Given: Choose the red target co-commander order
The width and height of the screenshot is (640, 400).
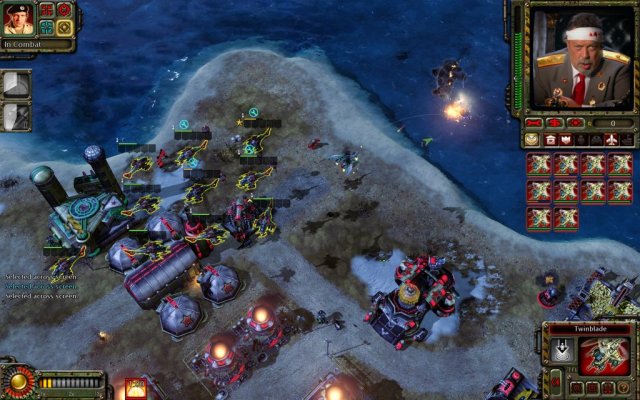Looking at the screenshot, I should (x=64, y=10).
